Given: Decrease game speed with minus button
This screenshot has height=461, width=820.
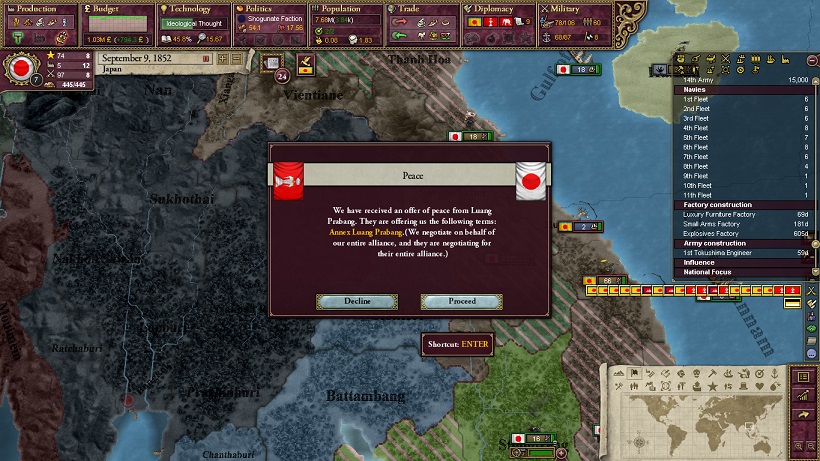Looking at the screenshot, I should (x=237, y=59).
